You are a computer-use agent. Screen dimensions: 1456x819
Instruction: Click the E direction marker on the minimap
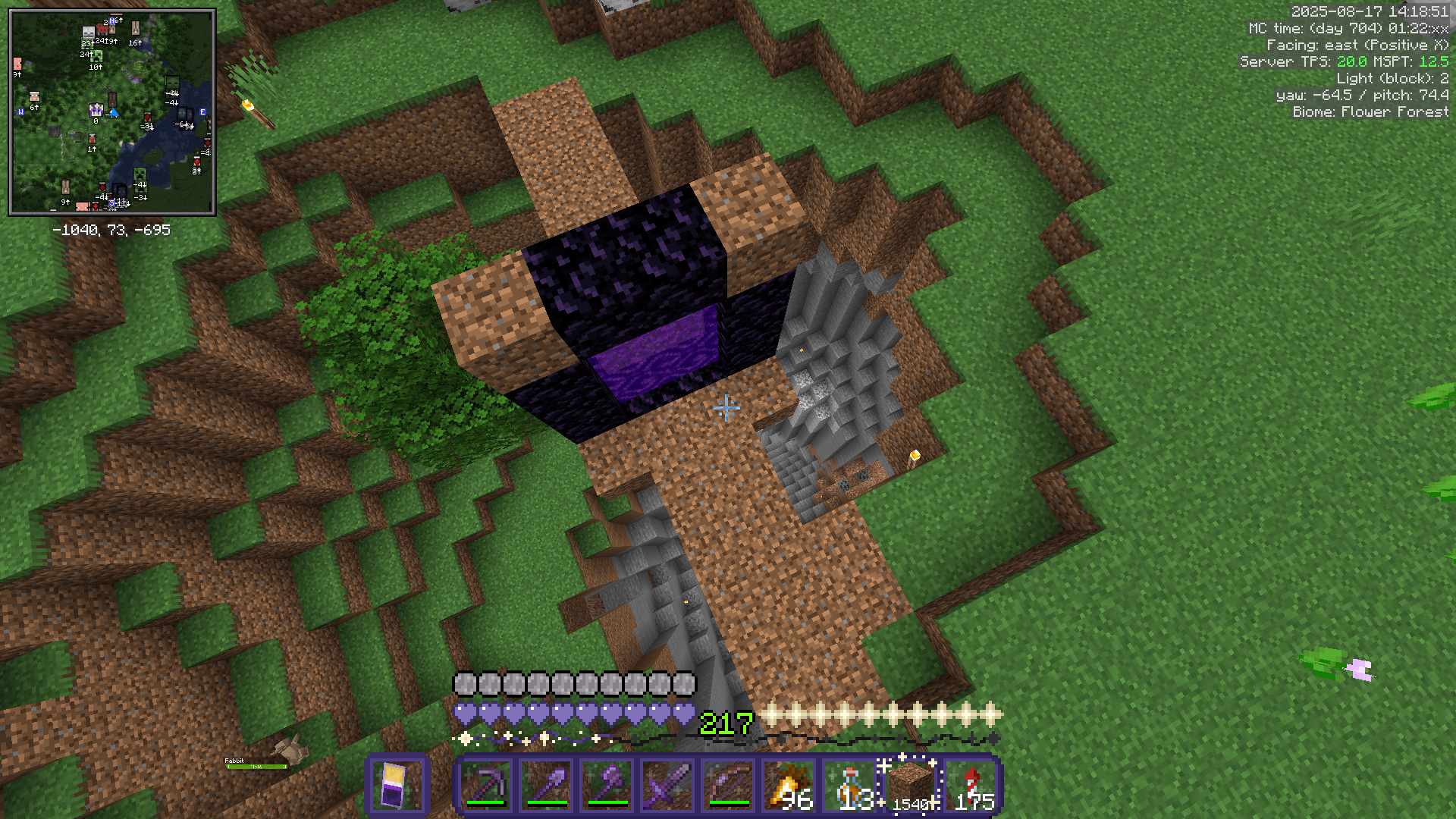202,111
